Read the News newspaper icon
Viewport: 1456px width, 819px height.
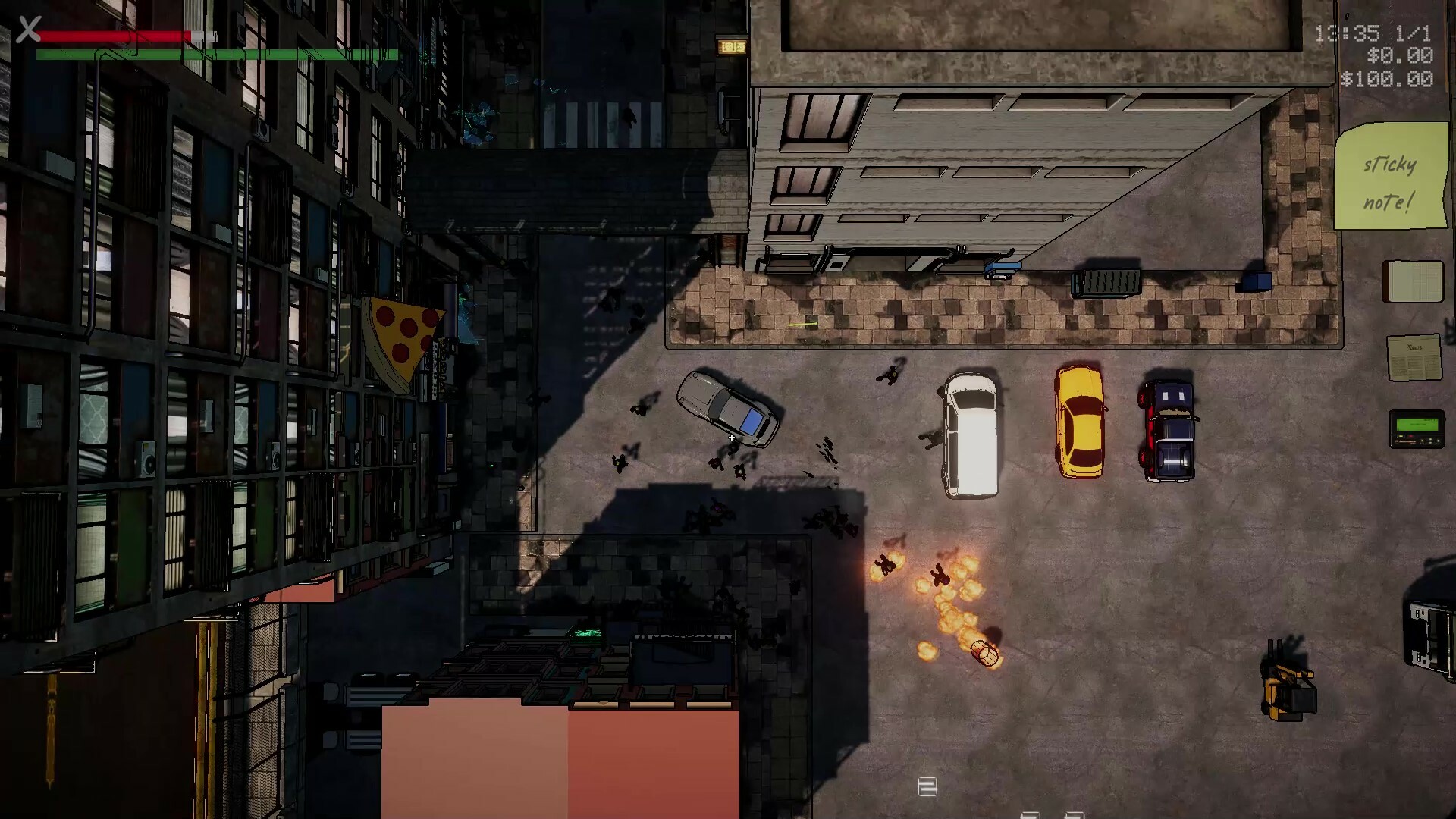tap(1415, 357)
